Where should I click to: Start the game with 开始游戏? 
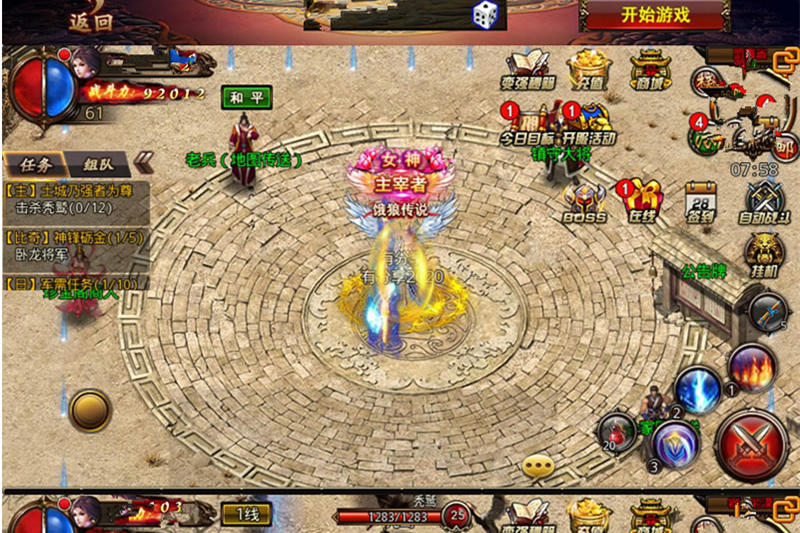coord(655,15)
